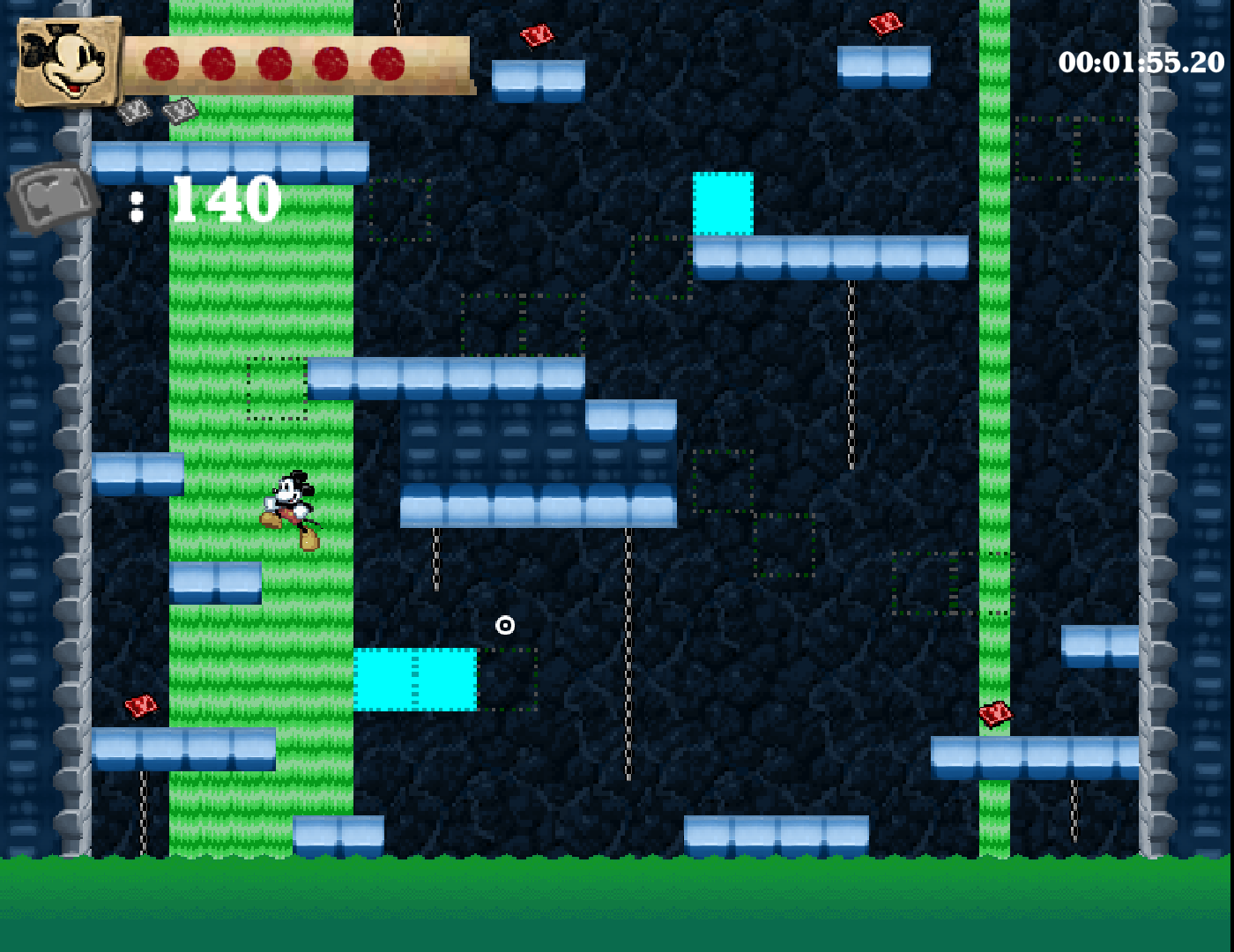This screenshot has width=1234, height=952.
Task: Click the small target circle below the platforms
Action: pos(505,625)
